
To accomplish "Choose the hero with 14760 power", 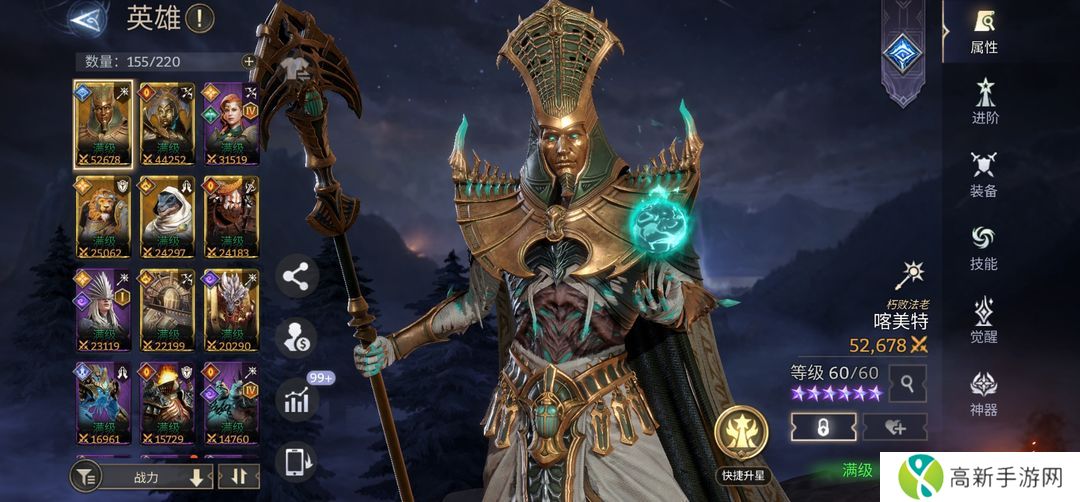I will (231, 402).
